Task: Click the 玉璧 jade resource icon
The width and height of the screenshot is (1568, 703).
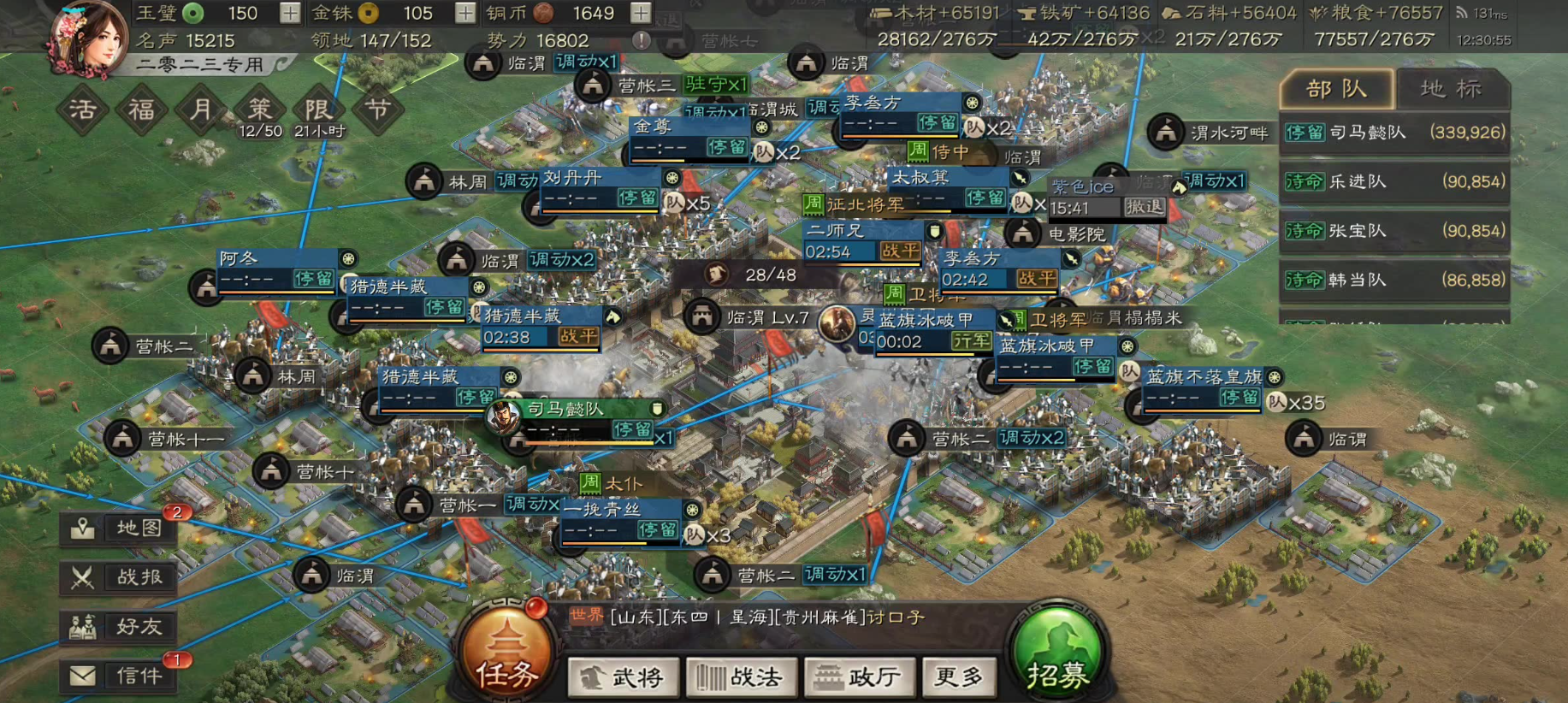Action: click(x=193, y=13)
